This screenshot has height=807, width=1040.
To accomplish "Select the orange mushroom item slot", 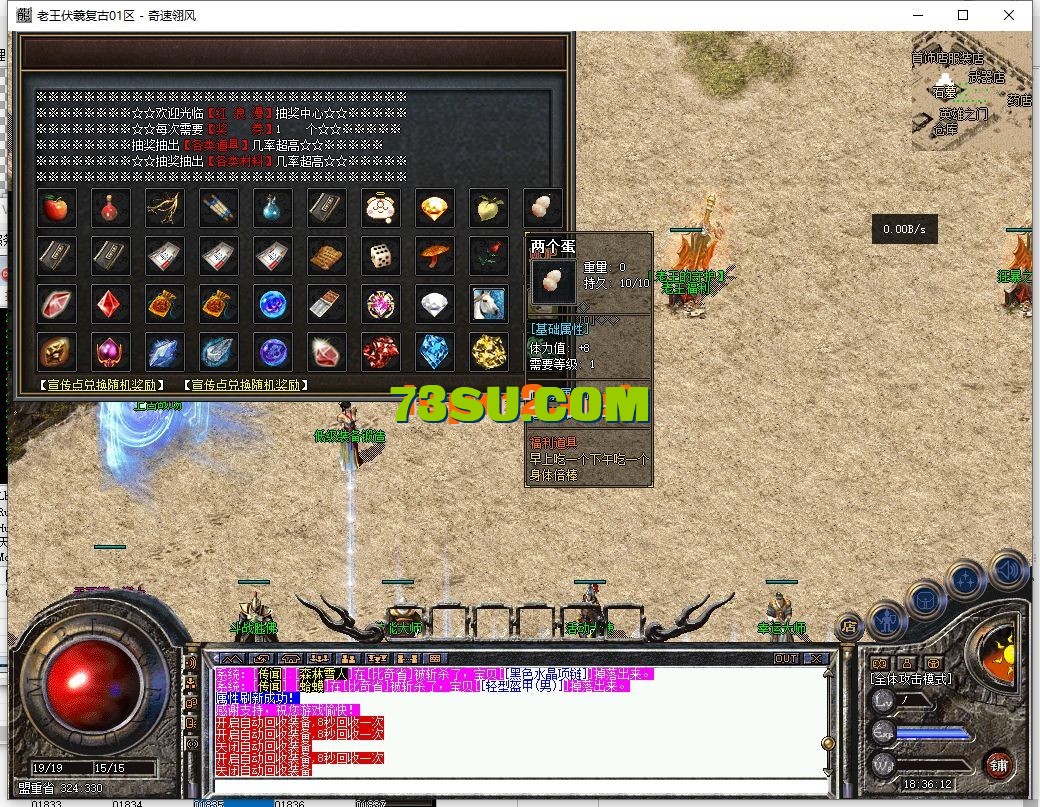I will [x=435, y=255].
